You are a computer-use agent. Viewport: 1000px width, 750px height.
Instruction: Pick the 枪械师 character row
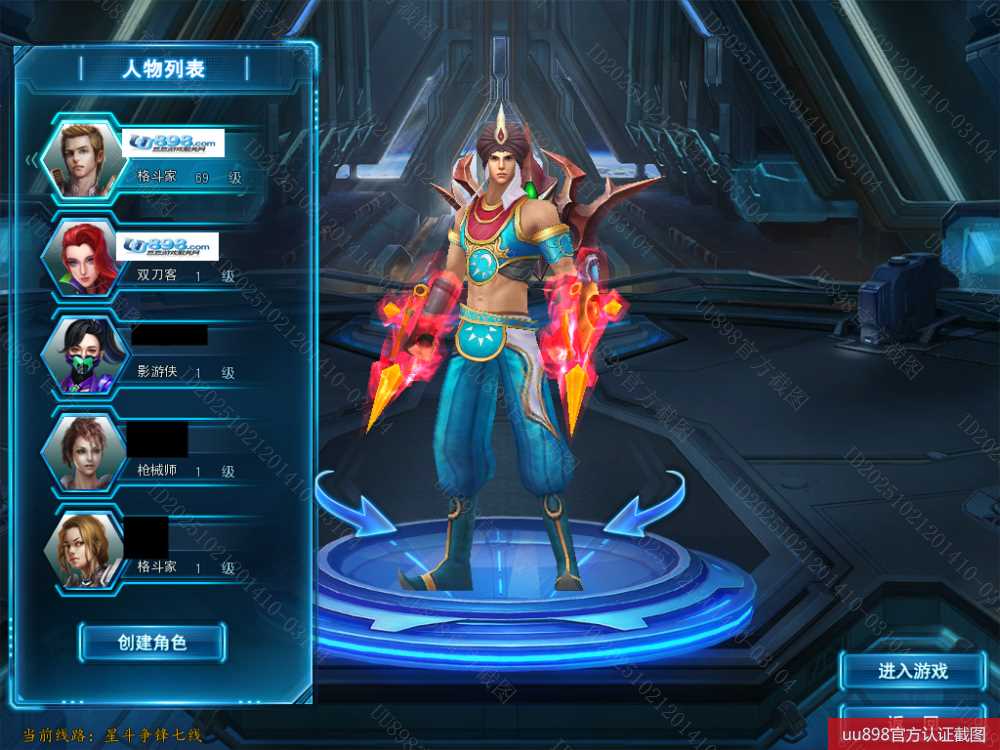coord(160,453)
